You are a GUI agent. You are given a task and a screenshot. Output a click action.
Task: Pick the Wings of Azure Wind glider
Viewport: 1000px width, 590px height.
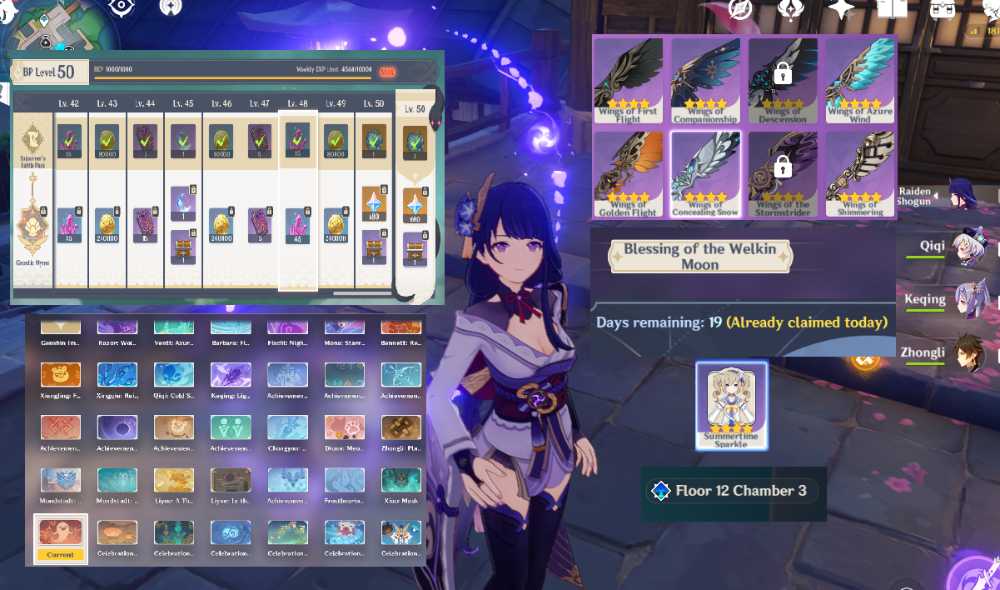coord(860,80)
